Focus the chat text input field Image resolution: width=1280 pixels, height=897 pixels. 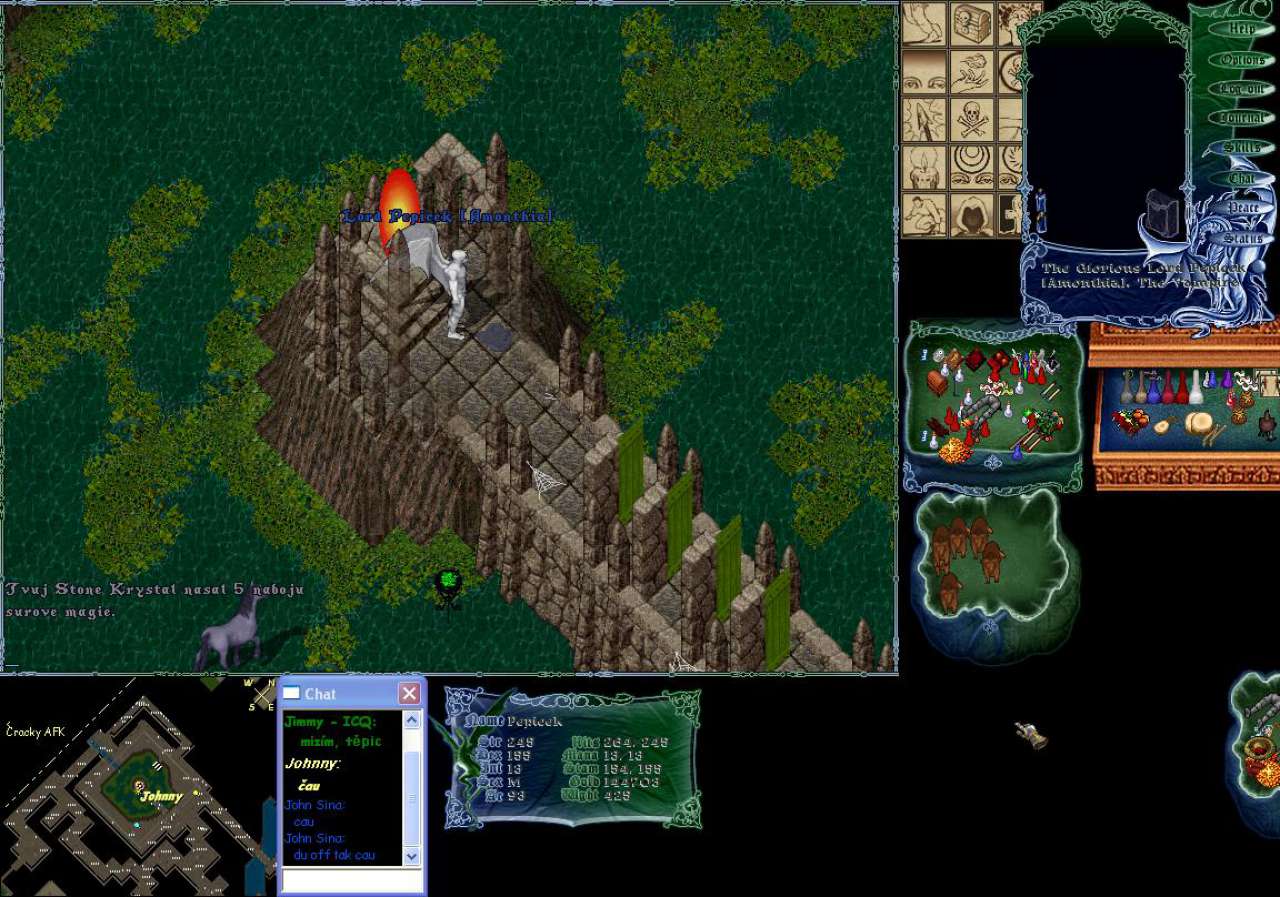350,880
